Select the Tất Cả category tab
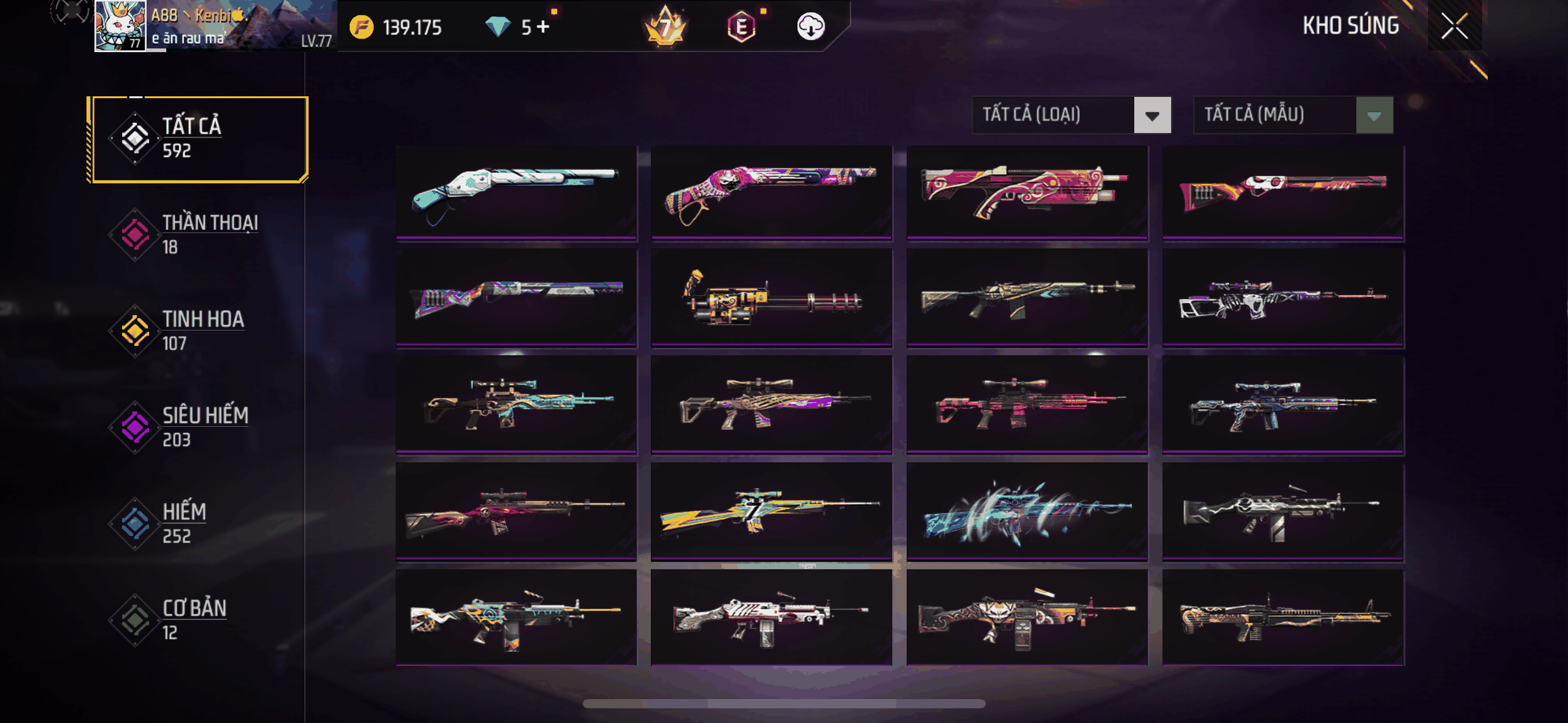The width and height of the screenshot is (1568, 723). coord(198,139)
